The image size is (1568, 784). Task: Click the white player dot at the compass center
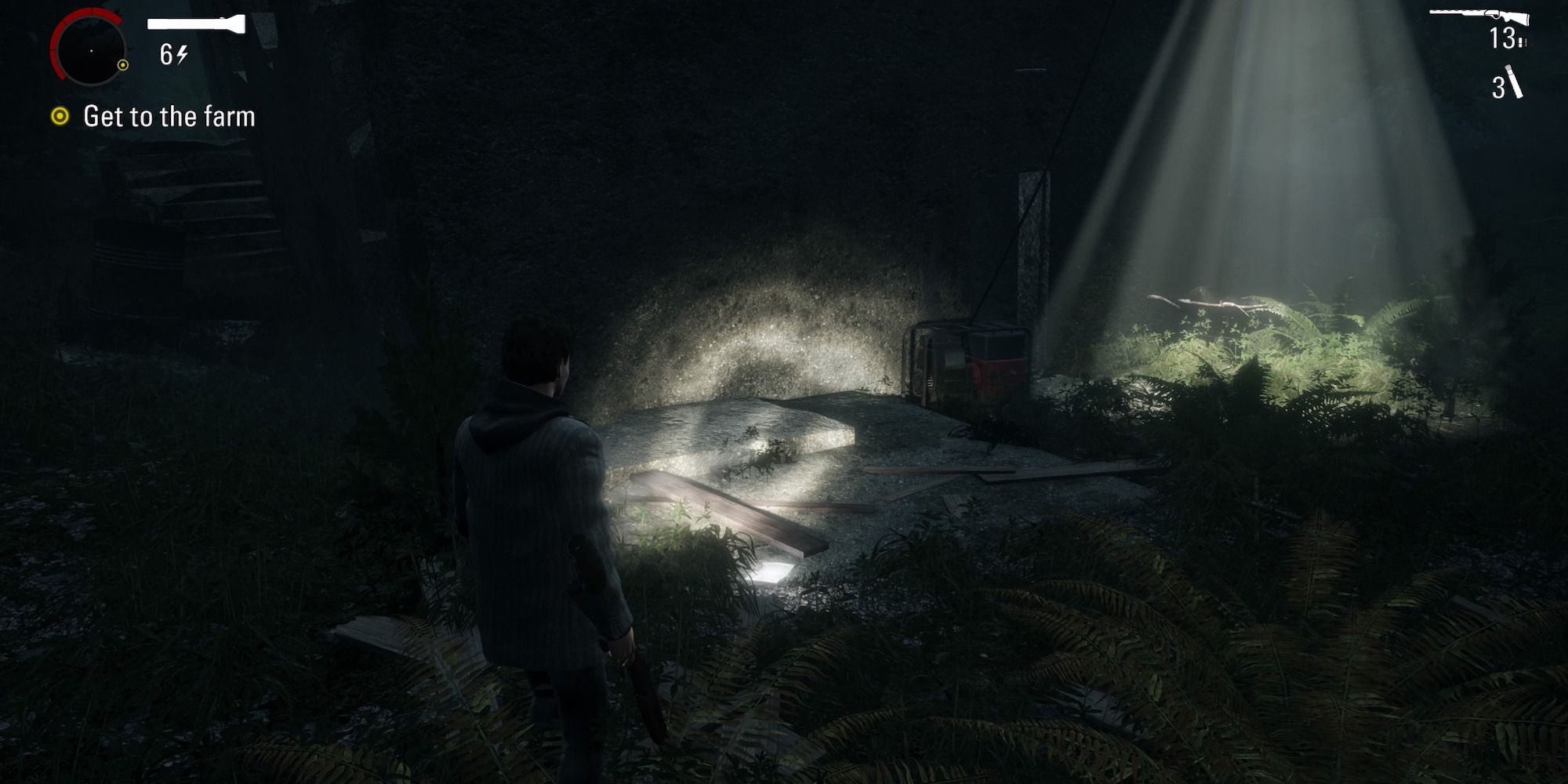92,51
